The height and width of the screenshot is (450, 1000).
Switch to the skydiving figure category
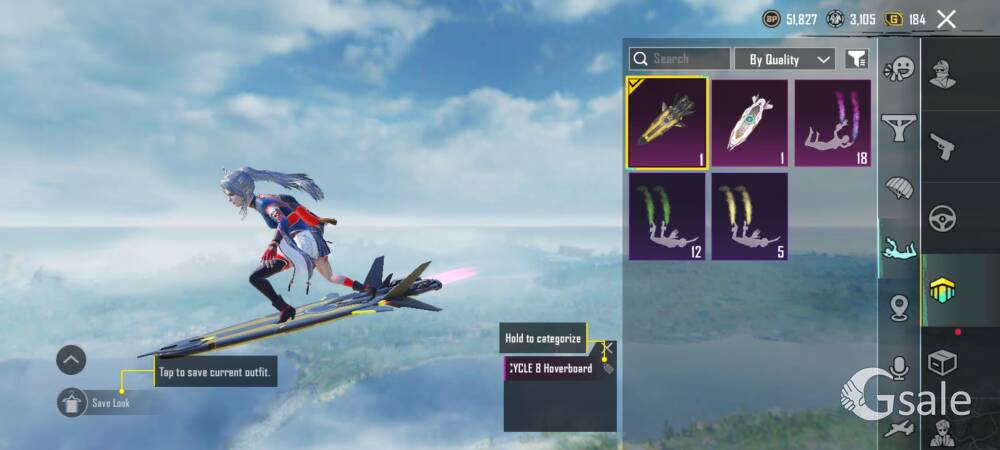(x=899, y=247)
